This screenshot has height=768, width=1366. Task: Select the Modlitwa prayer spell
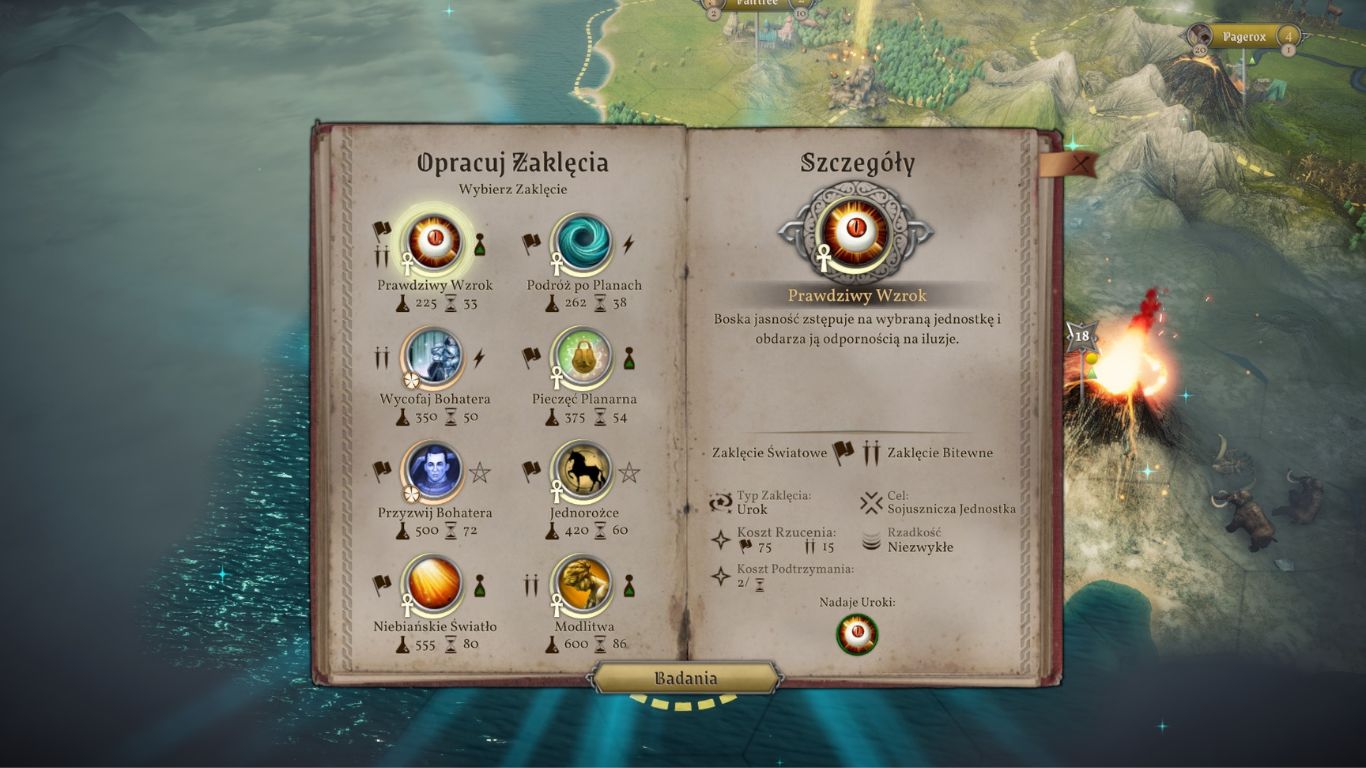click(x=582, y=585)
